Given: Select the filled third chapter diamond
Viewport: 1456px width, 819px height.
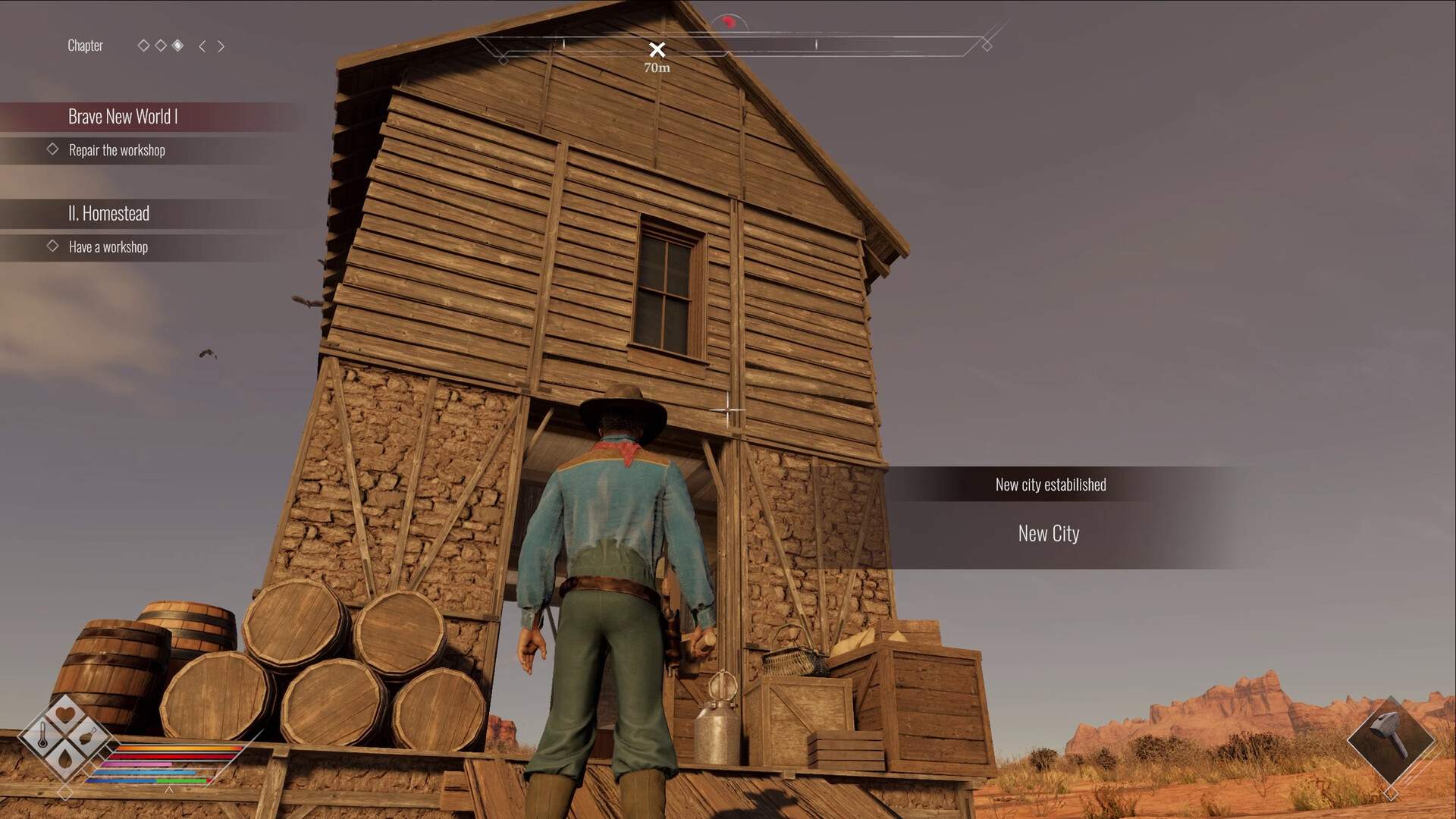Looking at the screenshot, I should 177,45.
